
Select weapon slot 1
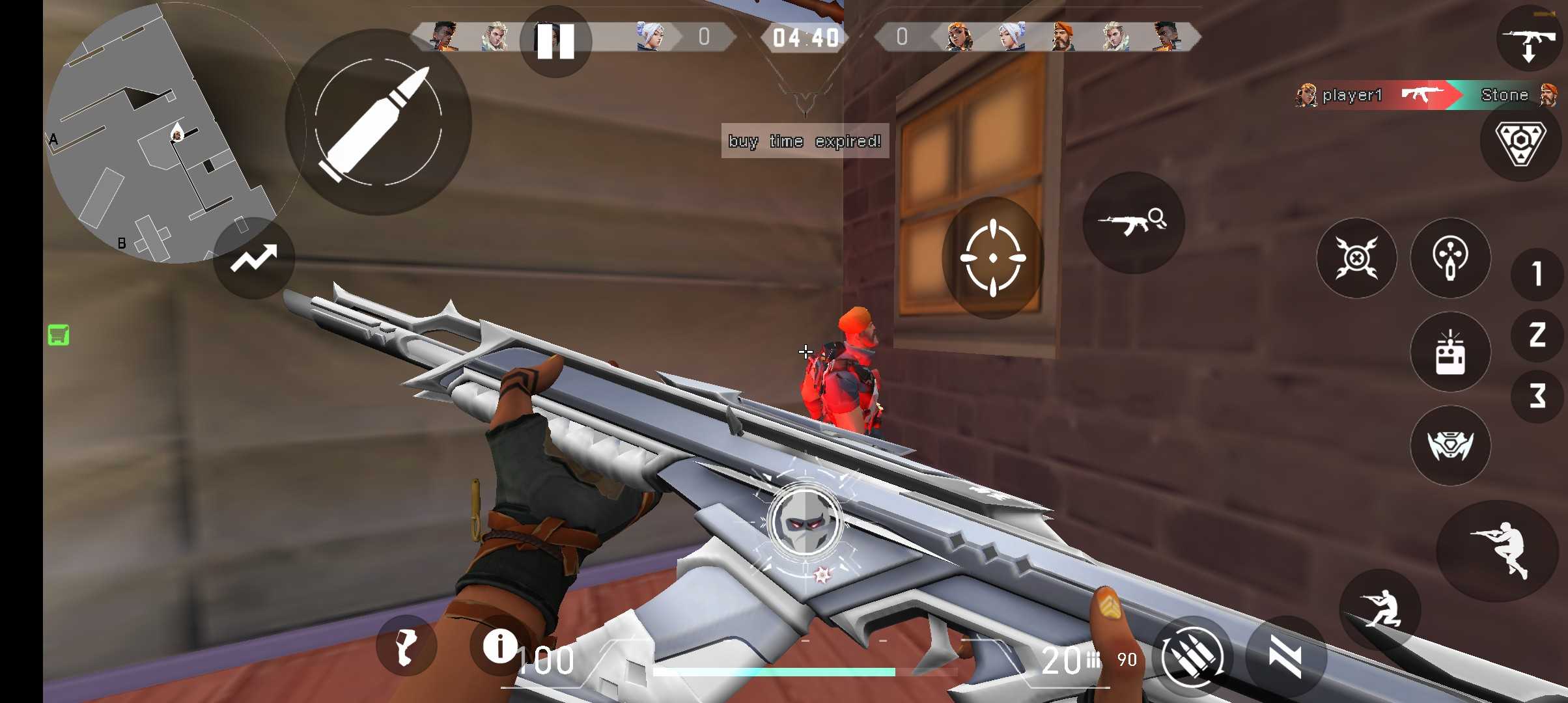click(x=1538, y=274)
